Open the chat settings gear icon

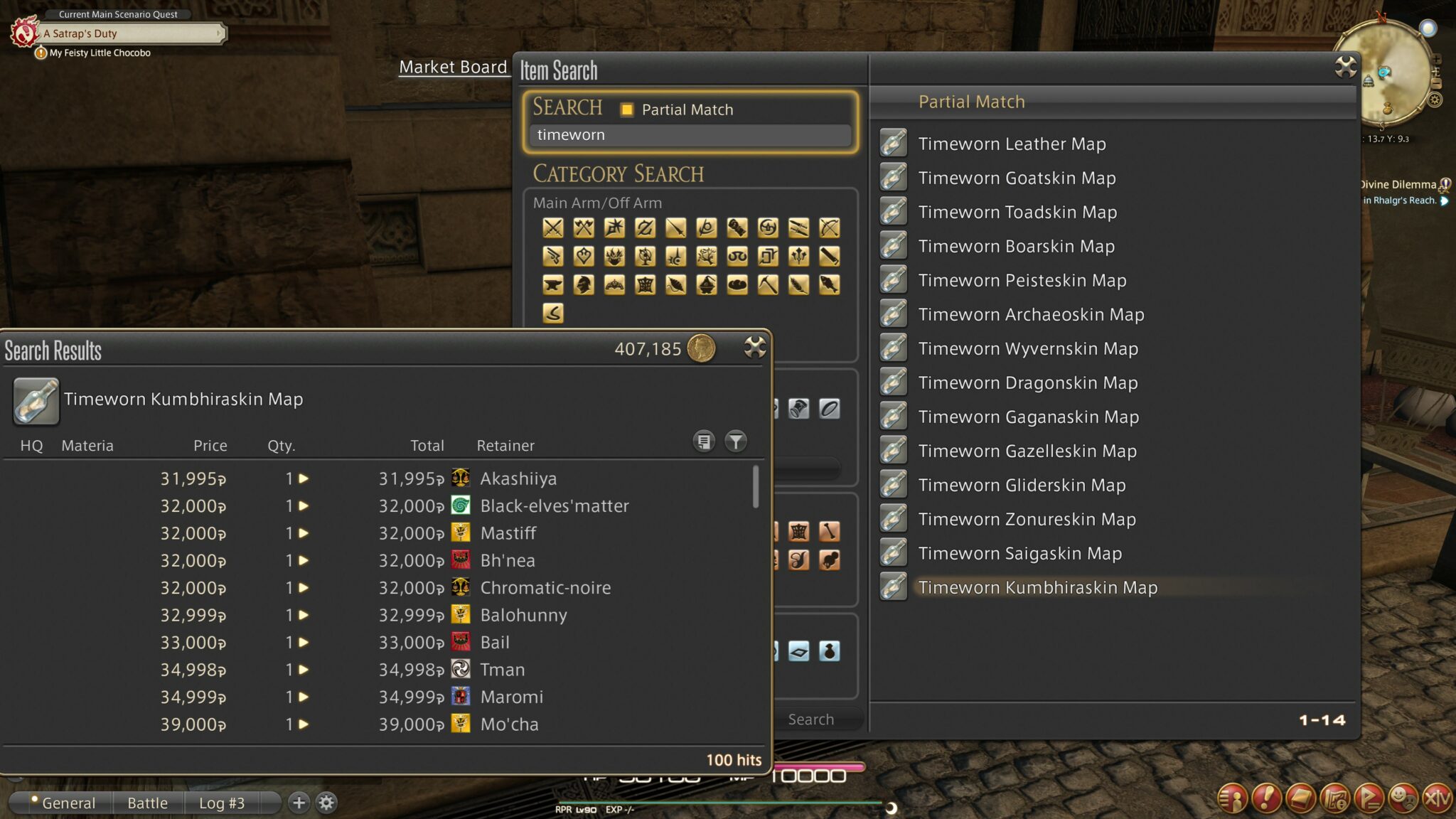326,802
